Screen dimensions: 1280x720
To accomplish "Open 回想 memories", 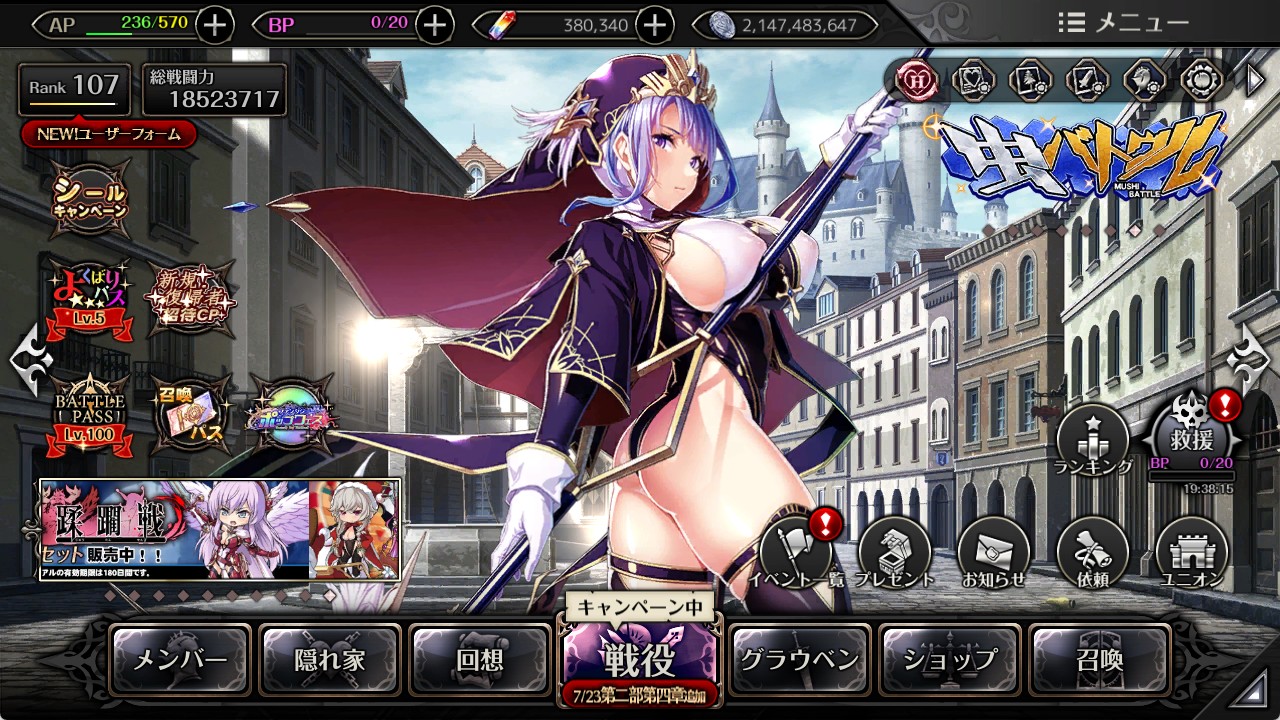I will point(480,660).
